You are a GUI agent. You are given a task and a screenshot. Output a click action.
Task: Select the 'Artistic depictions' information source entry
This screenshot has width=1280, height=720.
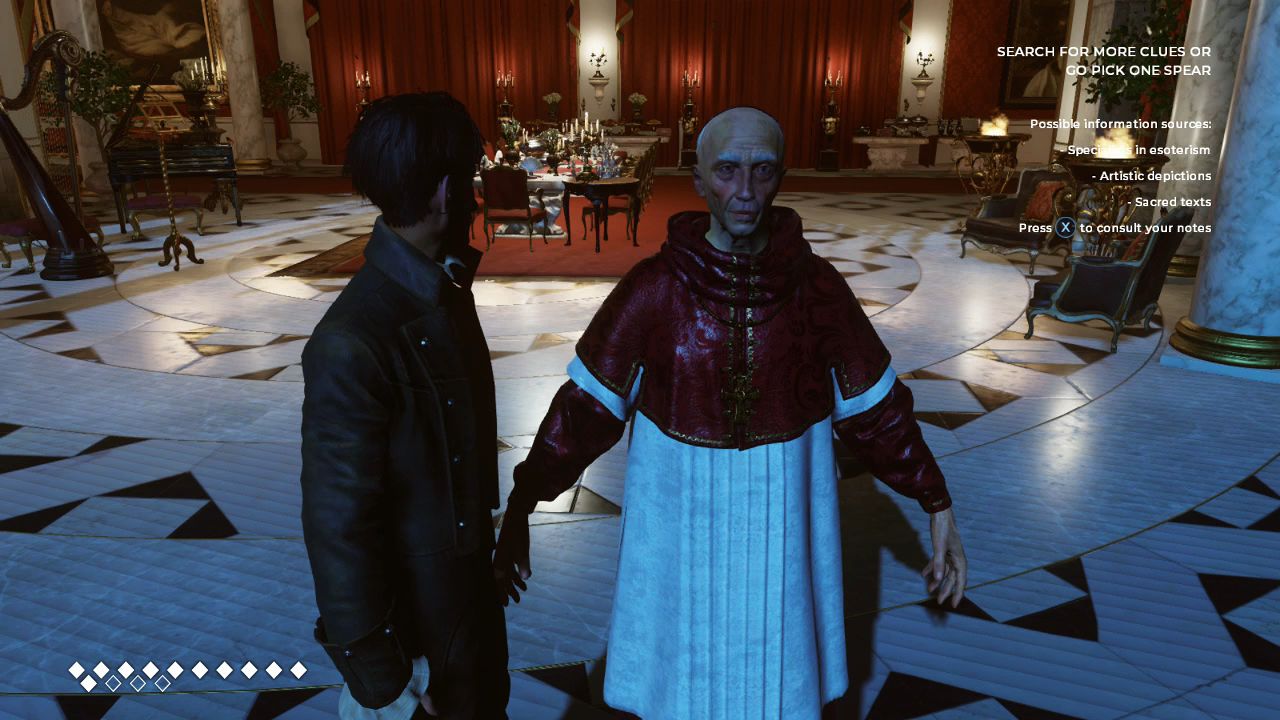1153,176
